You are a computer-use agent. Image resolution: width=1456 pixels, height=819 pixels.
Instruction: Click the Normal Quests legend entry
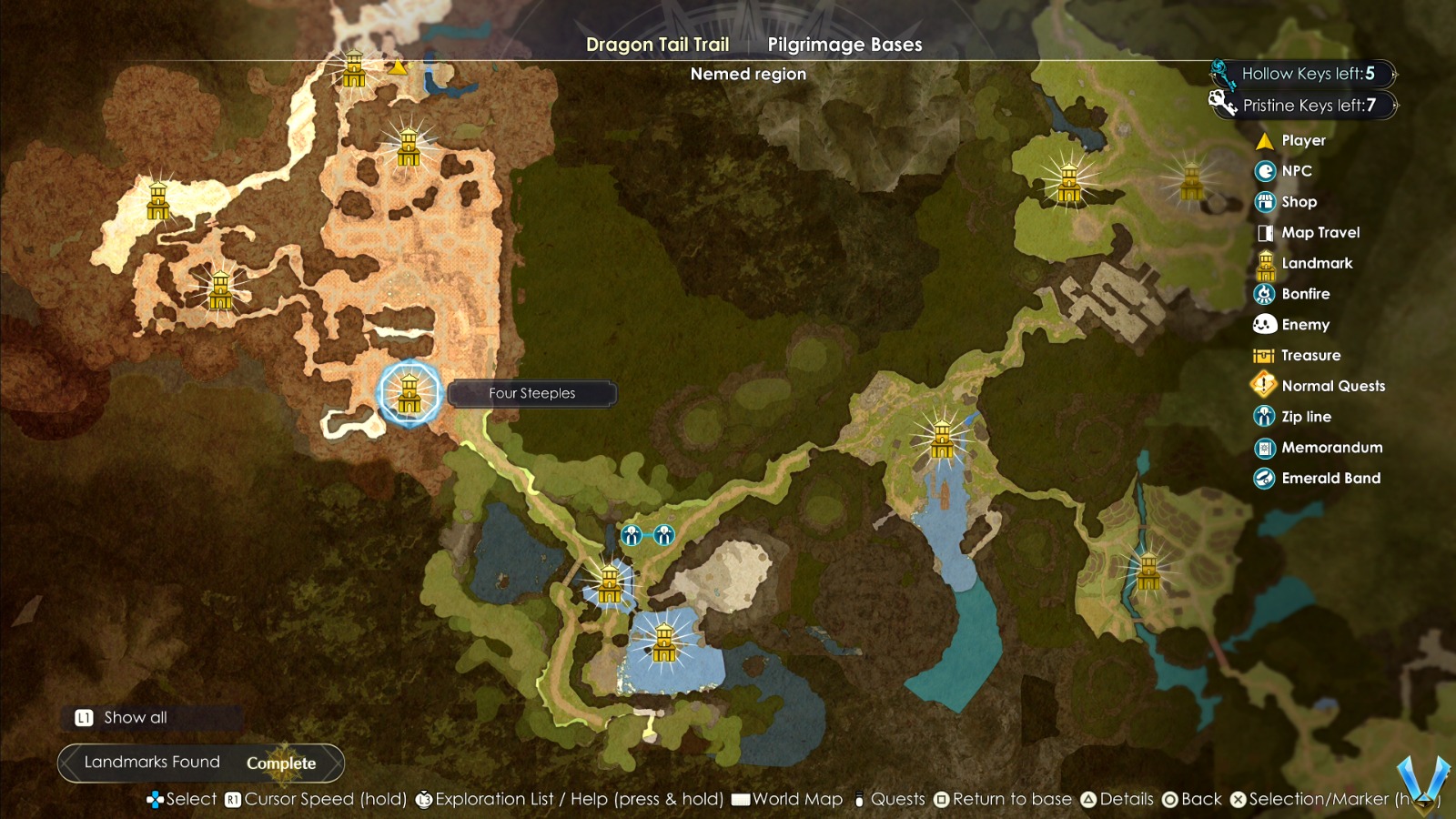[1262, 386]
